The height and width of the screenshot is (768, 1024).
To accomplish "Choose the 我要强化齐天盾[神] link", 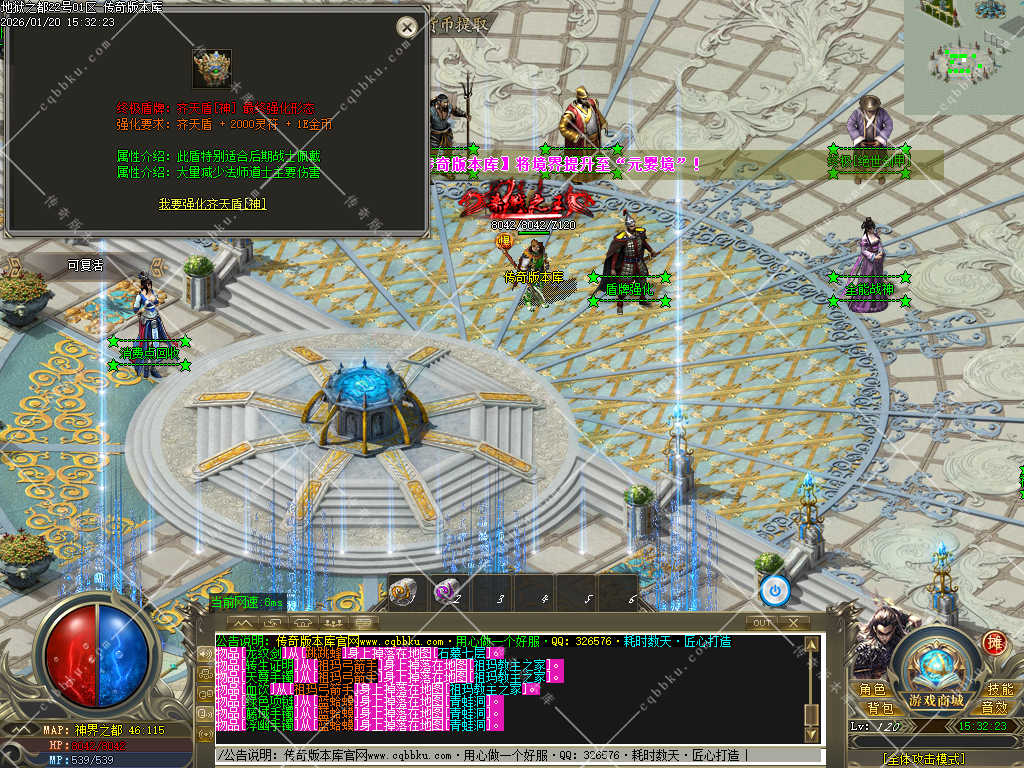I will click(x=212, y=204).
